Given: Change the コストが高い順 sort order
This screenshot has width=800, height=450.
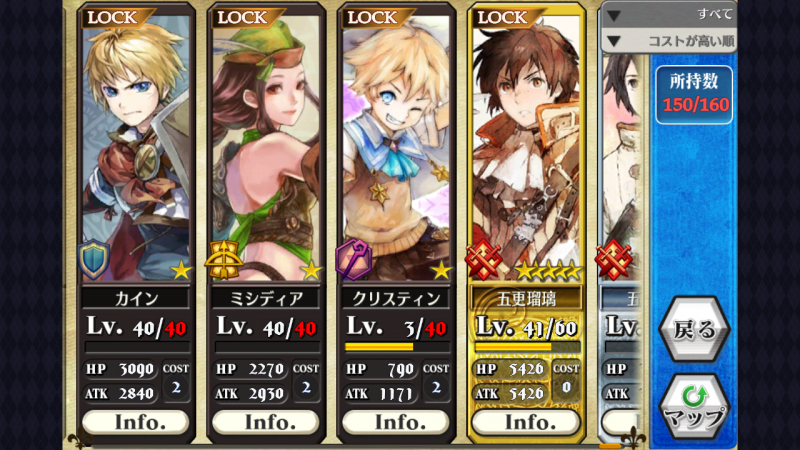Looking at the screenshot, I should coord(669,41).
